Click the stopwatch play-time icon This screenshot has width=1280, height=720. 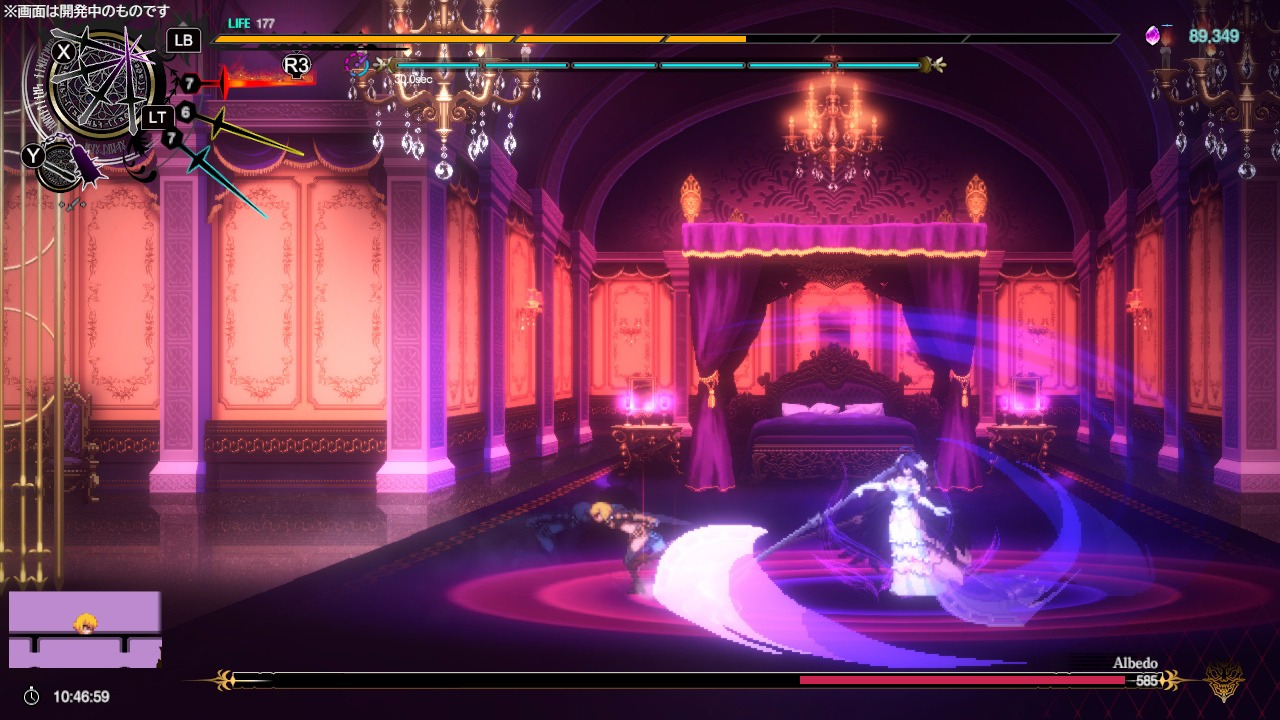(32, 696)
